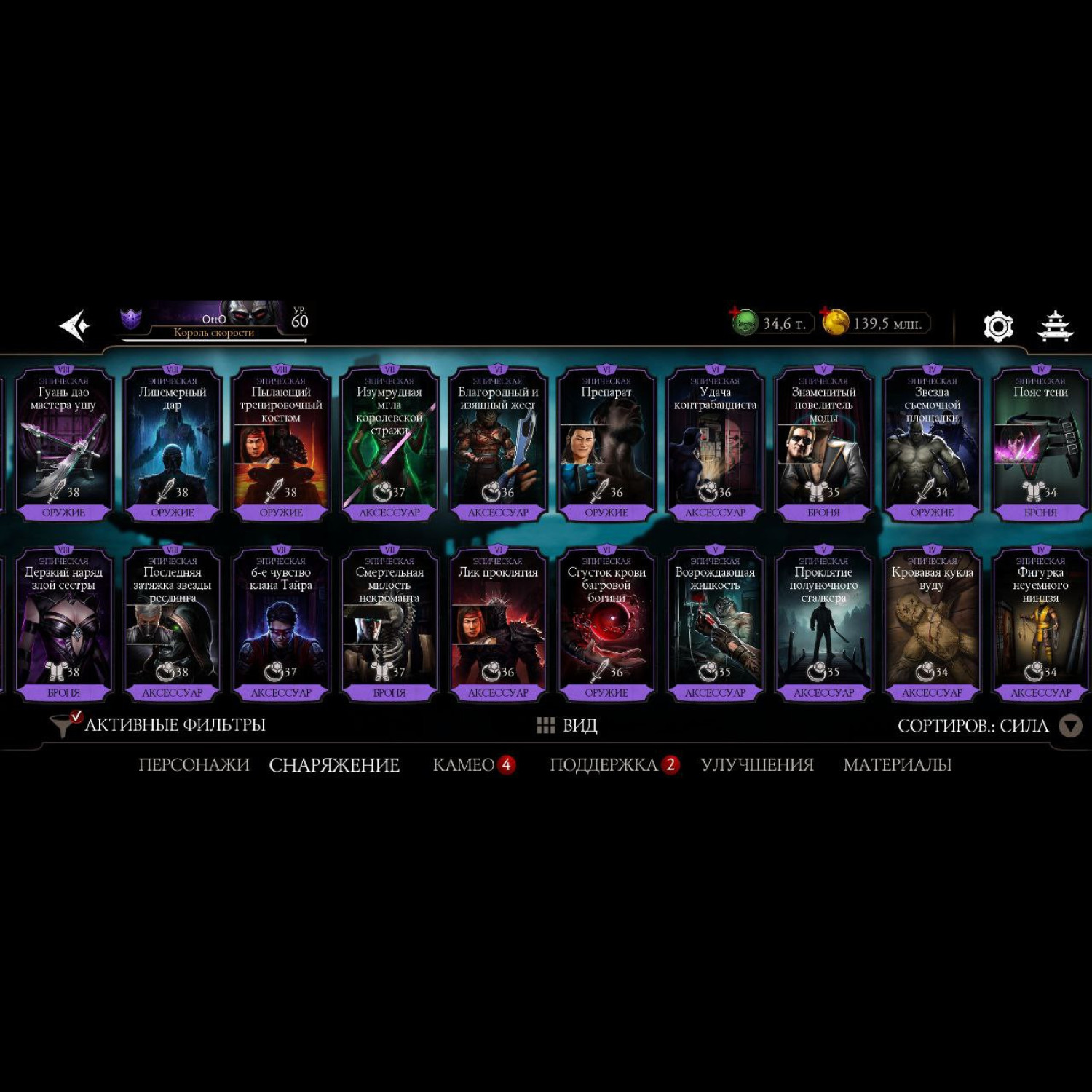
Task: Open the pagoda store icon
Action: (x=1054, y=326)
